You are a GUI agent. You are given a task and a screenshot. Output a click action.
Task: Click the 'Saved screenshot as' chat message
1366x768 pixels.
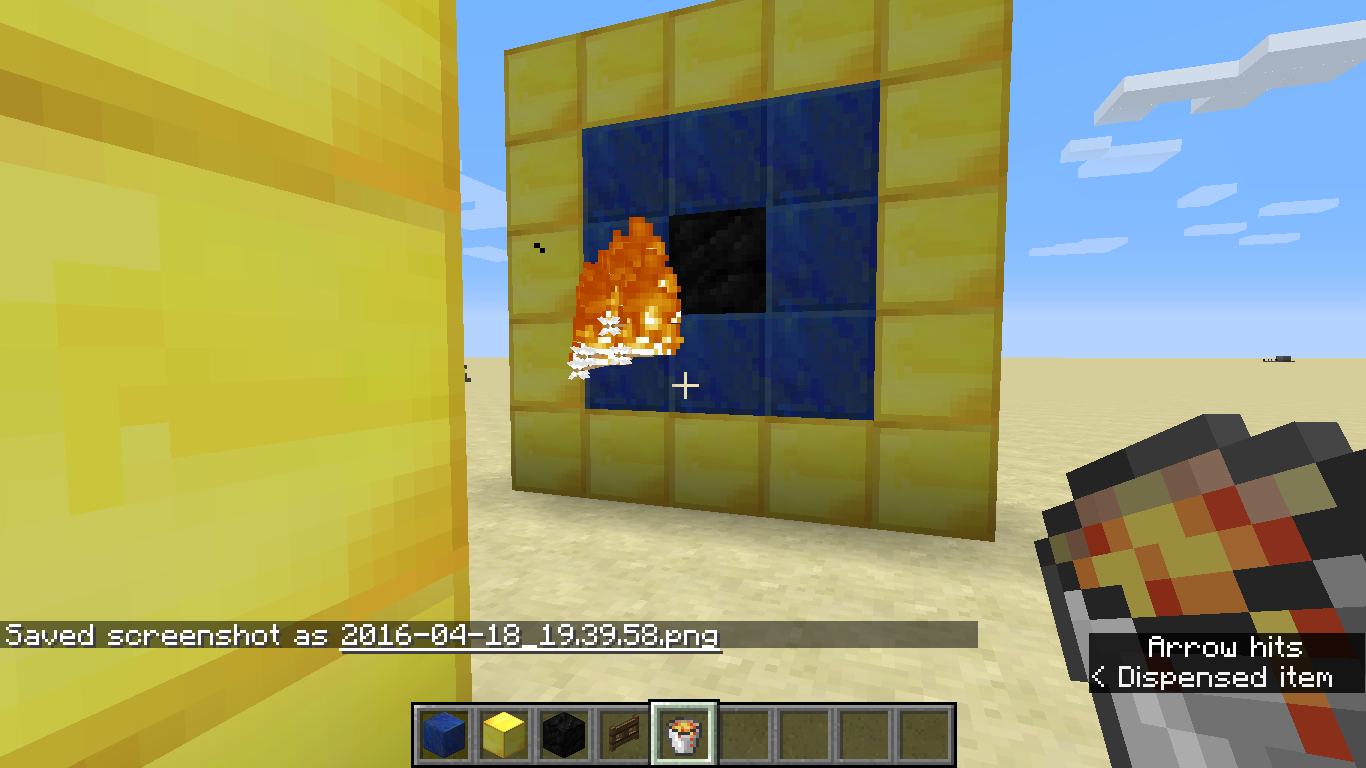point(170,634)
